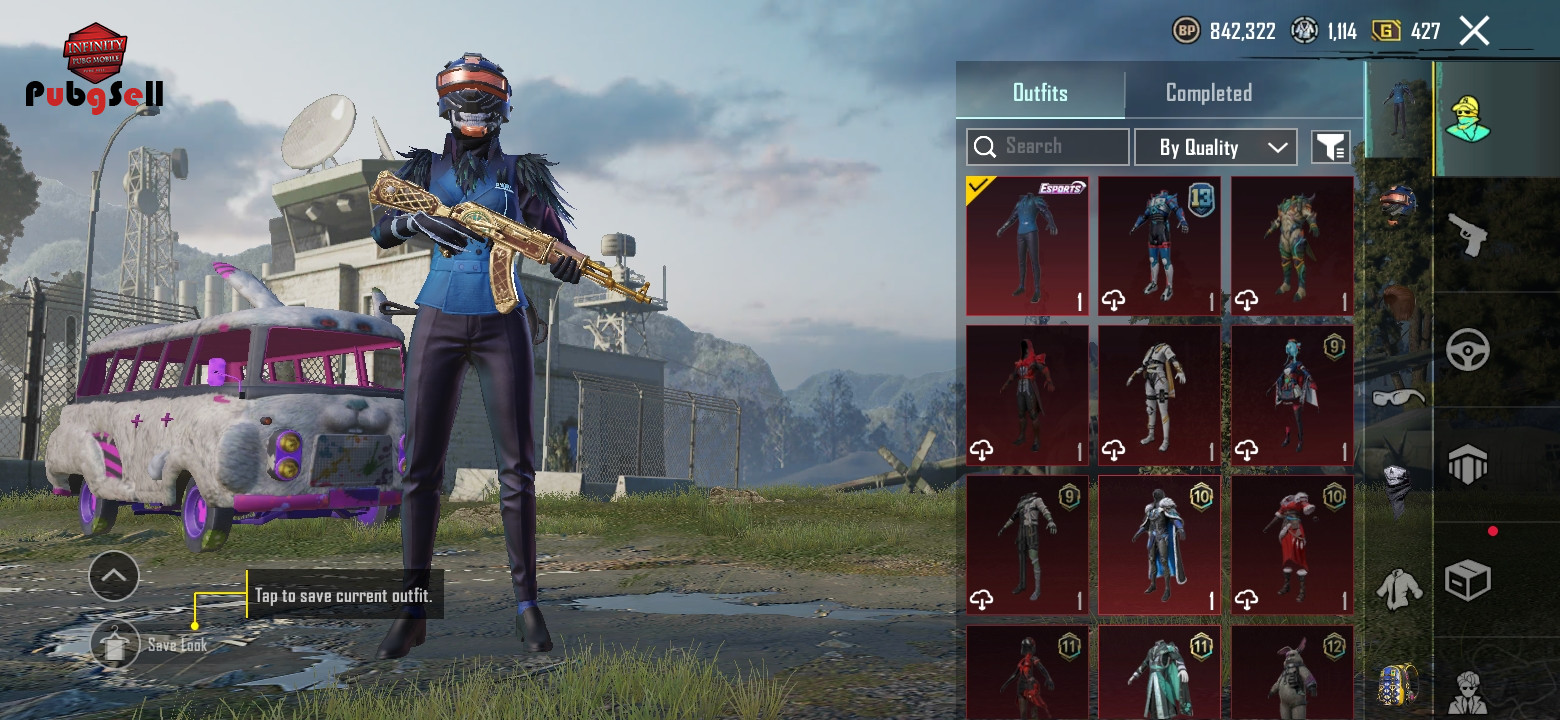Image resolution: width=1560 pixels, height=720 pixels.
Task: Choose the level 13 blue armor outfit
Action: tap(1159, 246)
